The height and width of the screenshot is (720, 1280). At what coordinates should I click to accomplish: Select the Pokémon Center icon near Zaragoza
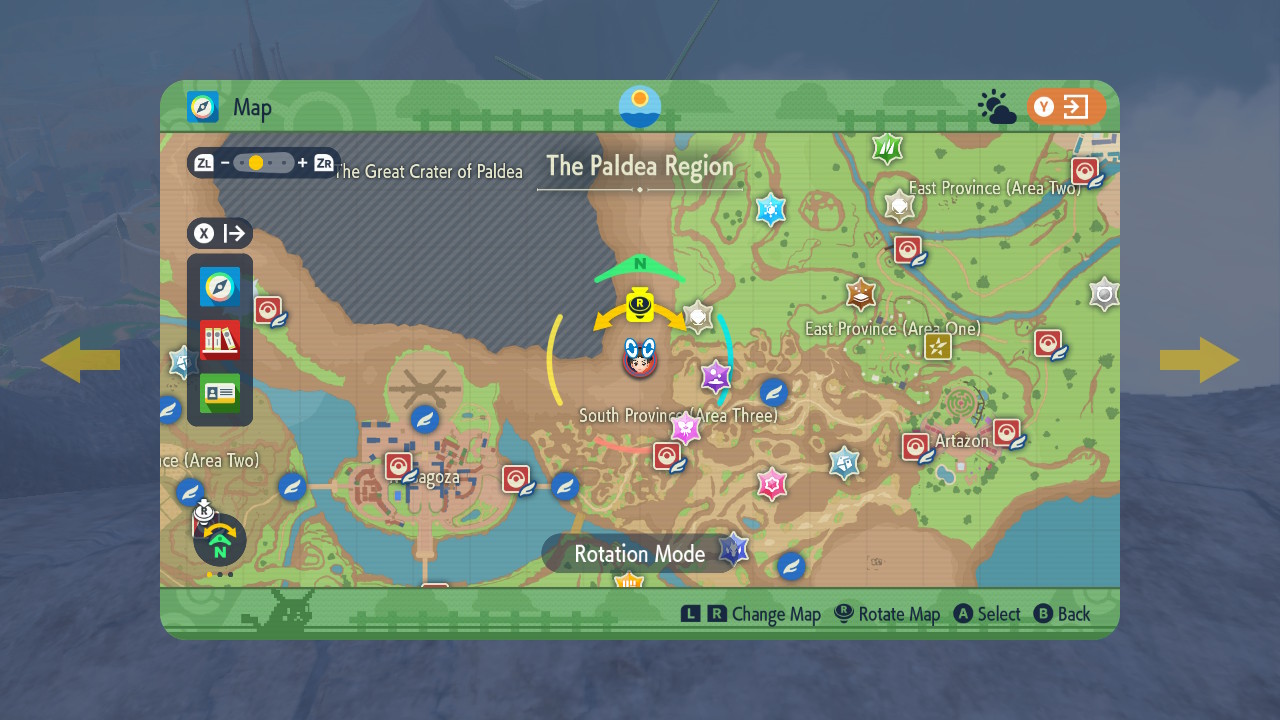[x=400, y=466]
